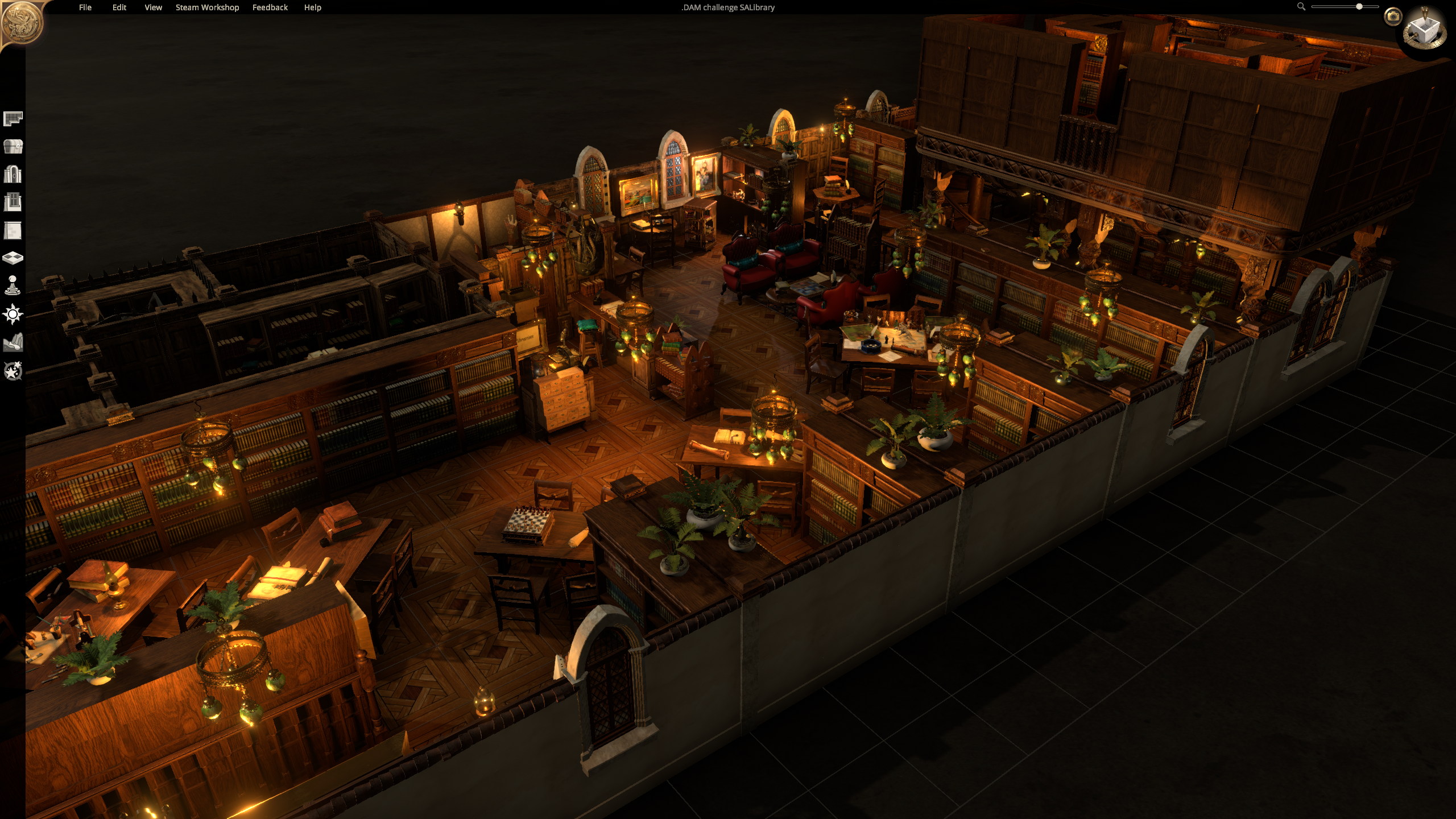The height and width of the screenshot is (819, 1456).
Task: Select the room layout tool
Action: pos(13,118)
